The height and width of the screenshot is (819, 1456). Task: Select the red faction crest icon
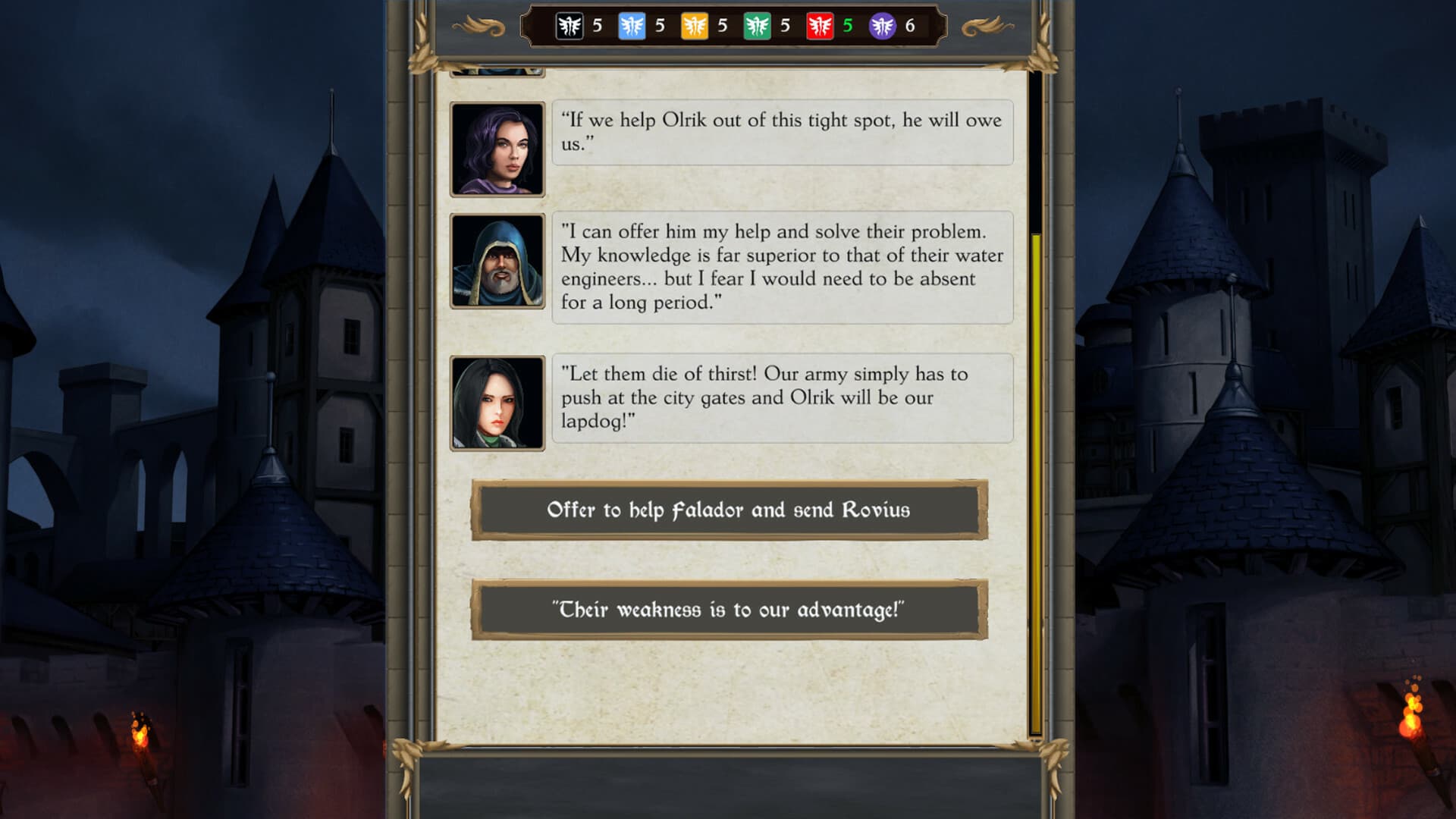[820, 26]
